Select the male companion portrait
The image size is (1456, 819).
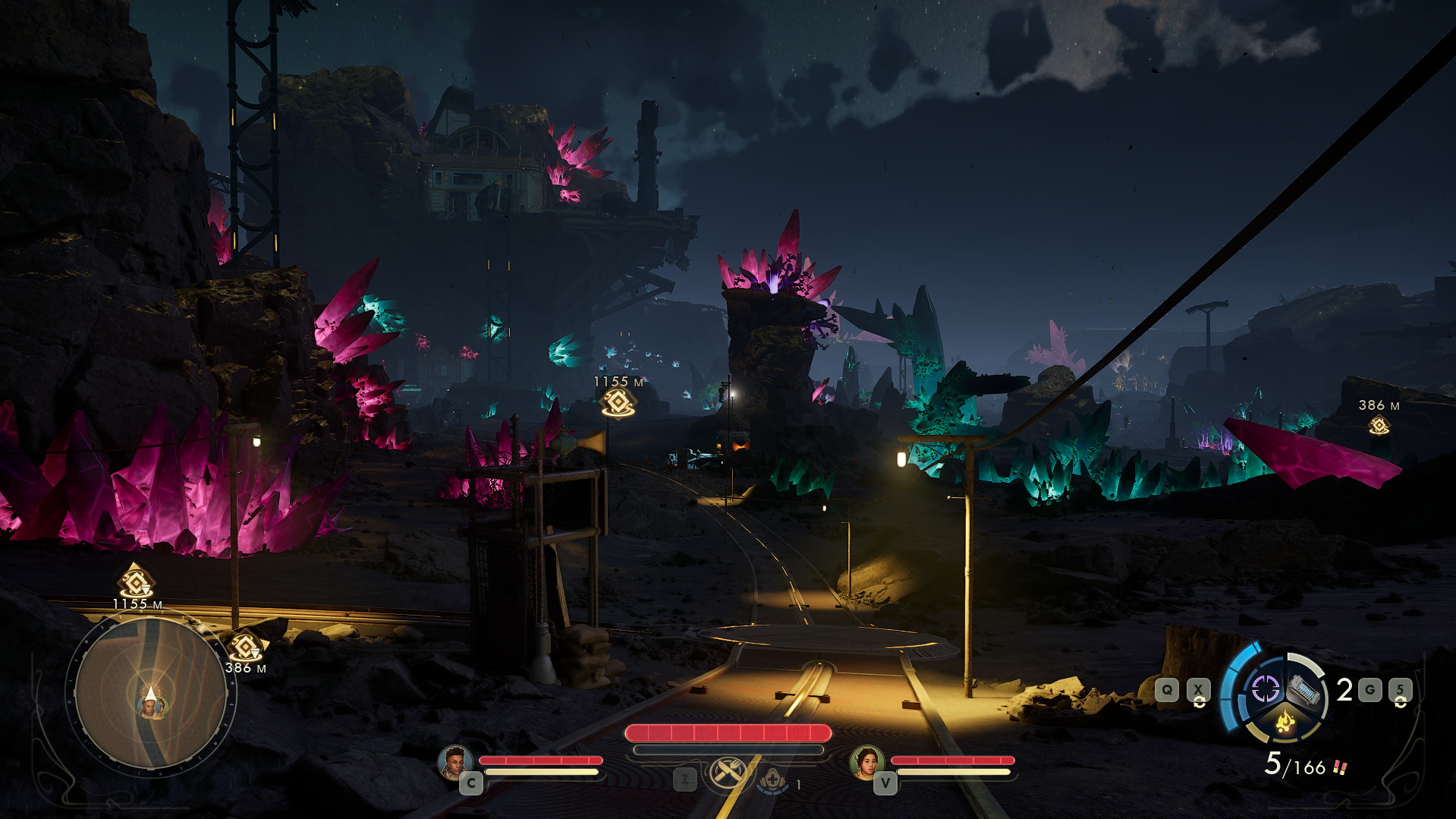[x=454, y=761]
